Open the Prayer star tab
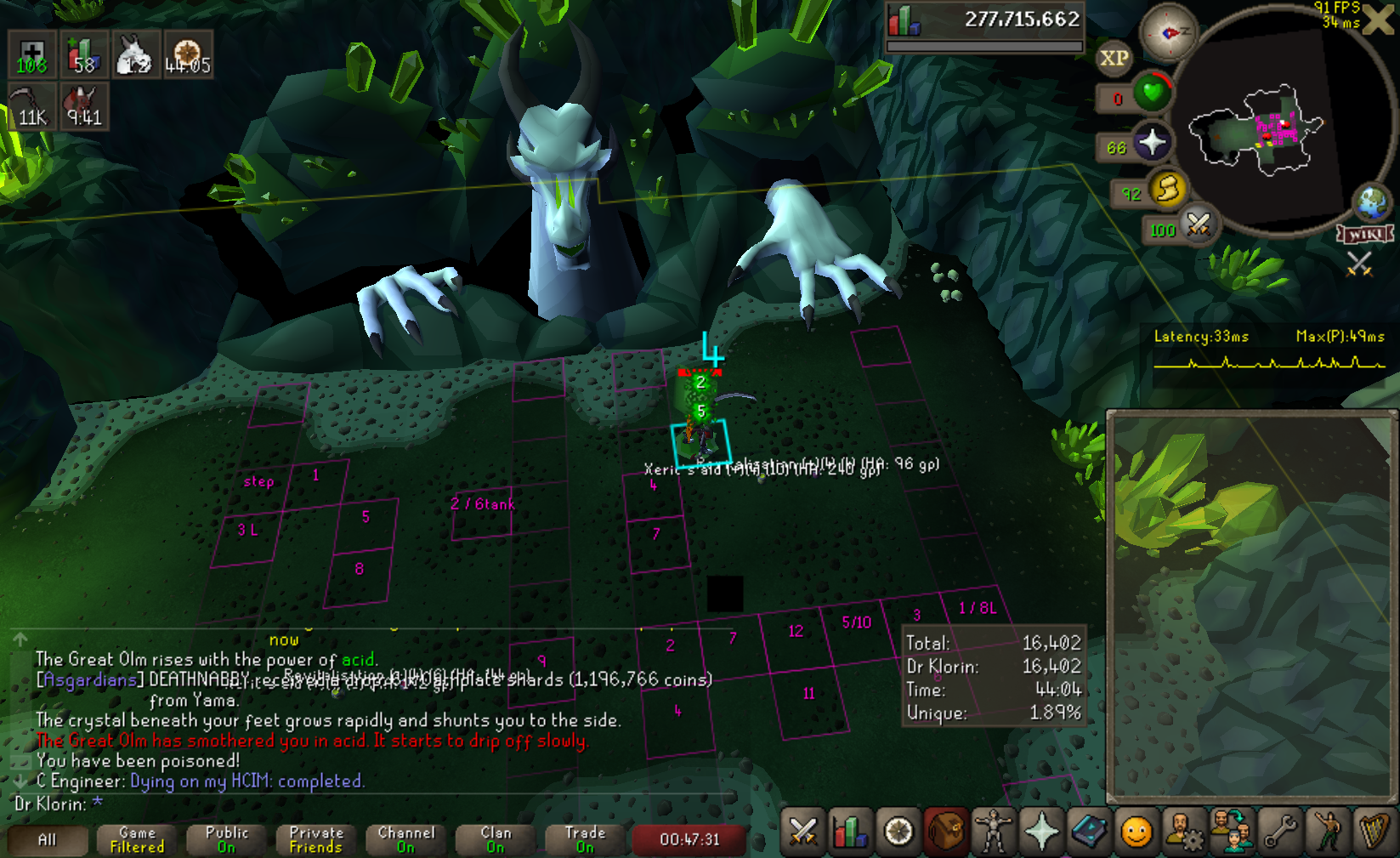1400x858 pixels. coord(1040,831)
